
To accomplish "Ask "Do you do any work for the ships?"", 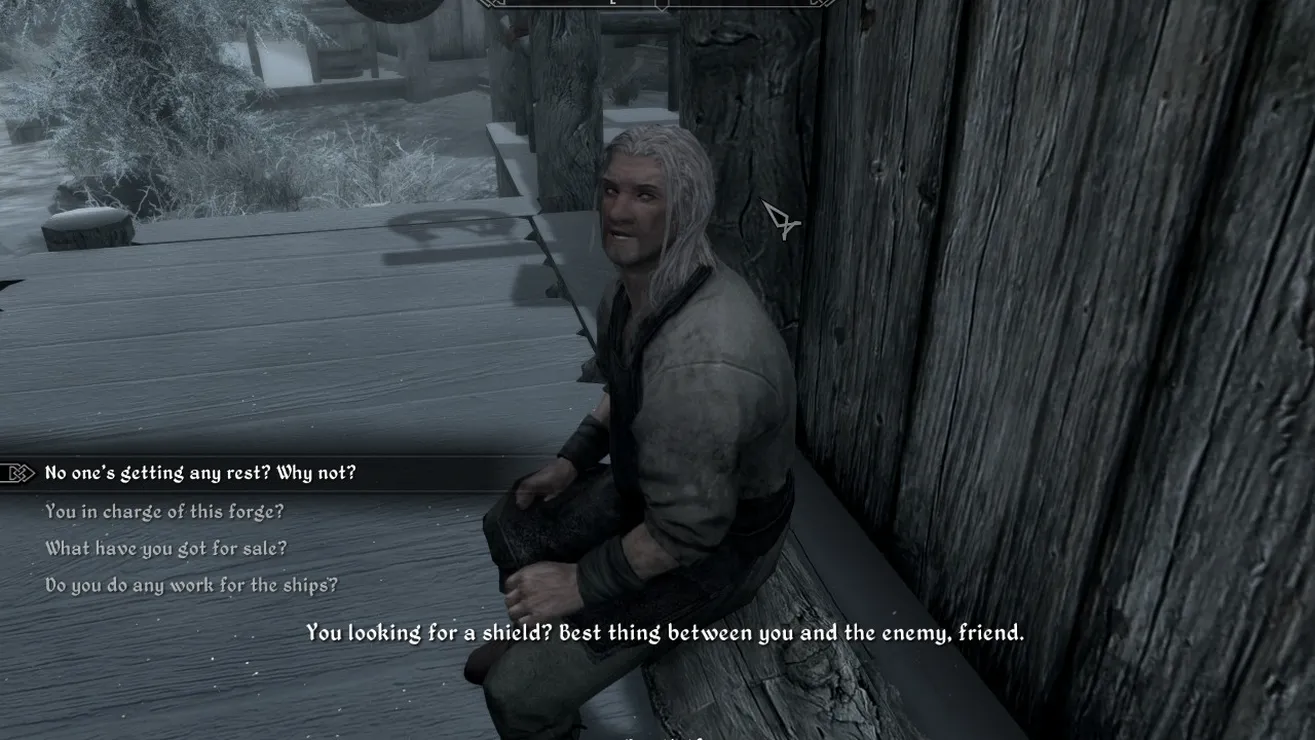I will tap(191, 585).
